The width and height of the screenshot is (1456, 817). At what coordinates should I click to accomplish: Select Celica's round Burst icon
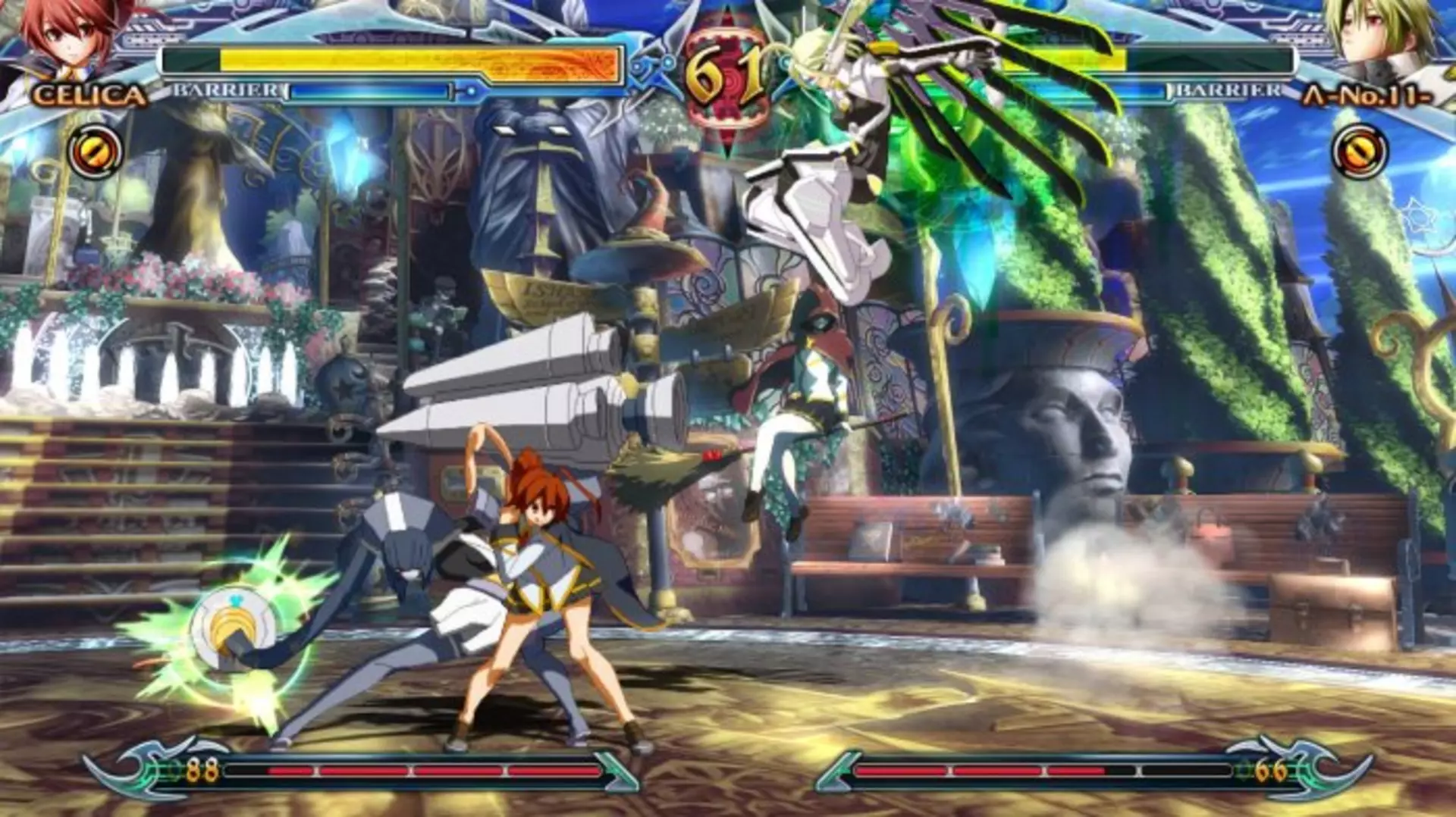point(95,152)
